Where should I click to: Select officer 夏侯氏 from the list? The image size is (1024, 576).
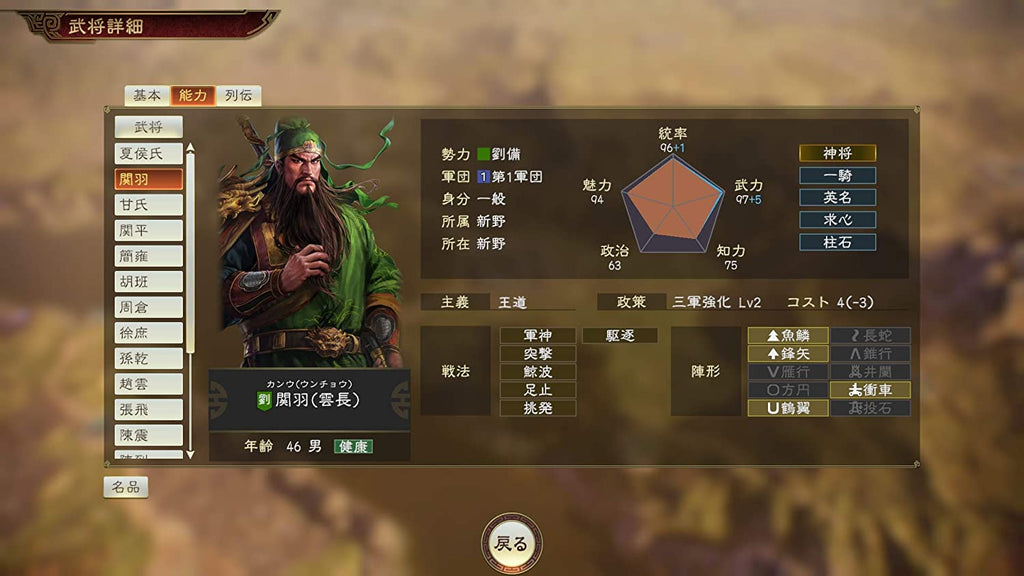point(148,153)
